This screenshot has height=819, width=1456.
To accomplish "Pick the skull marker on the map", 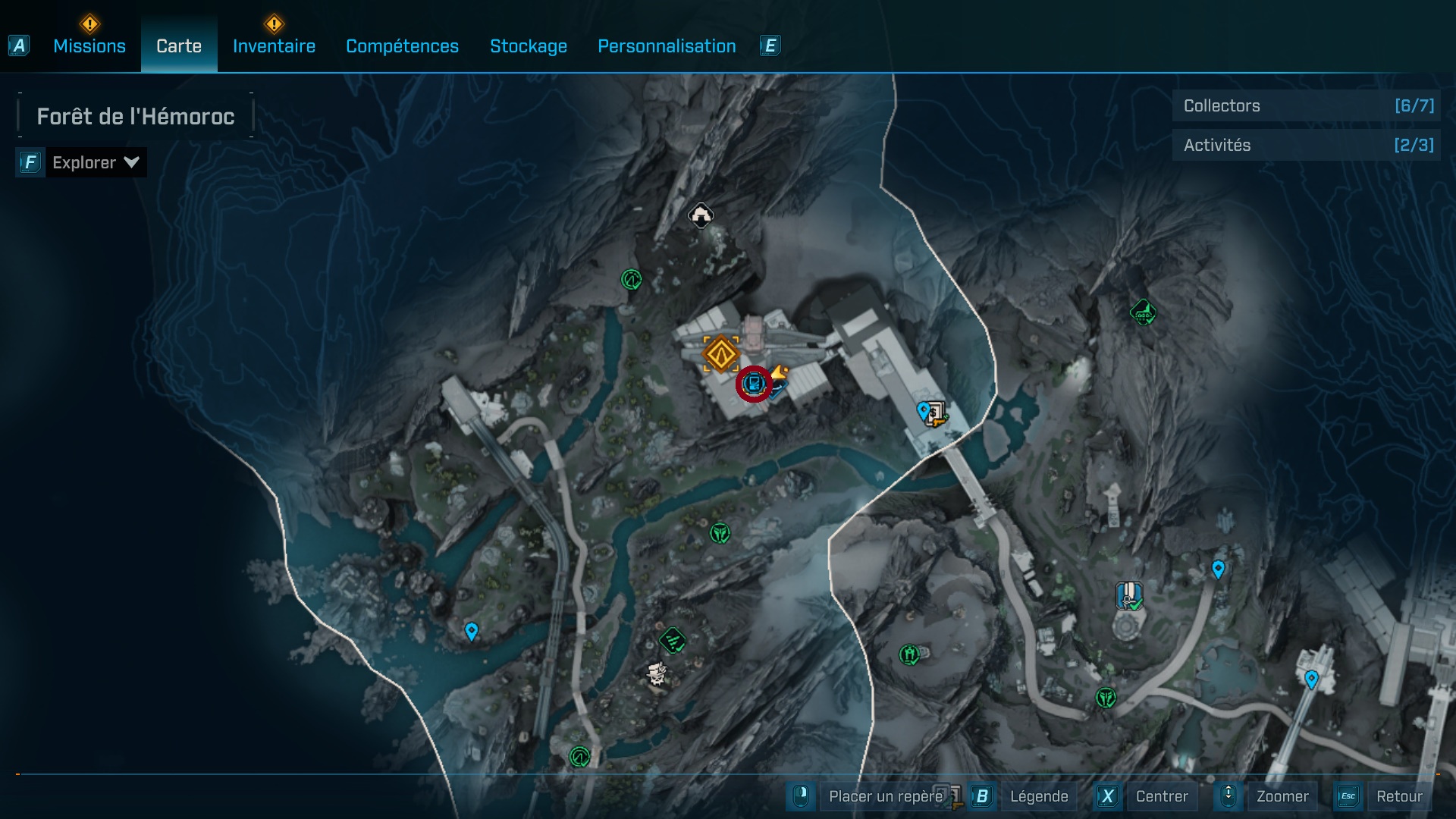I will 657,673.
